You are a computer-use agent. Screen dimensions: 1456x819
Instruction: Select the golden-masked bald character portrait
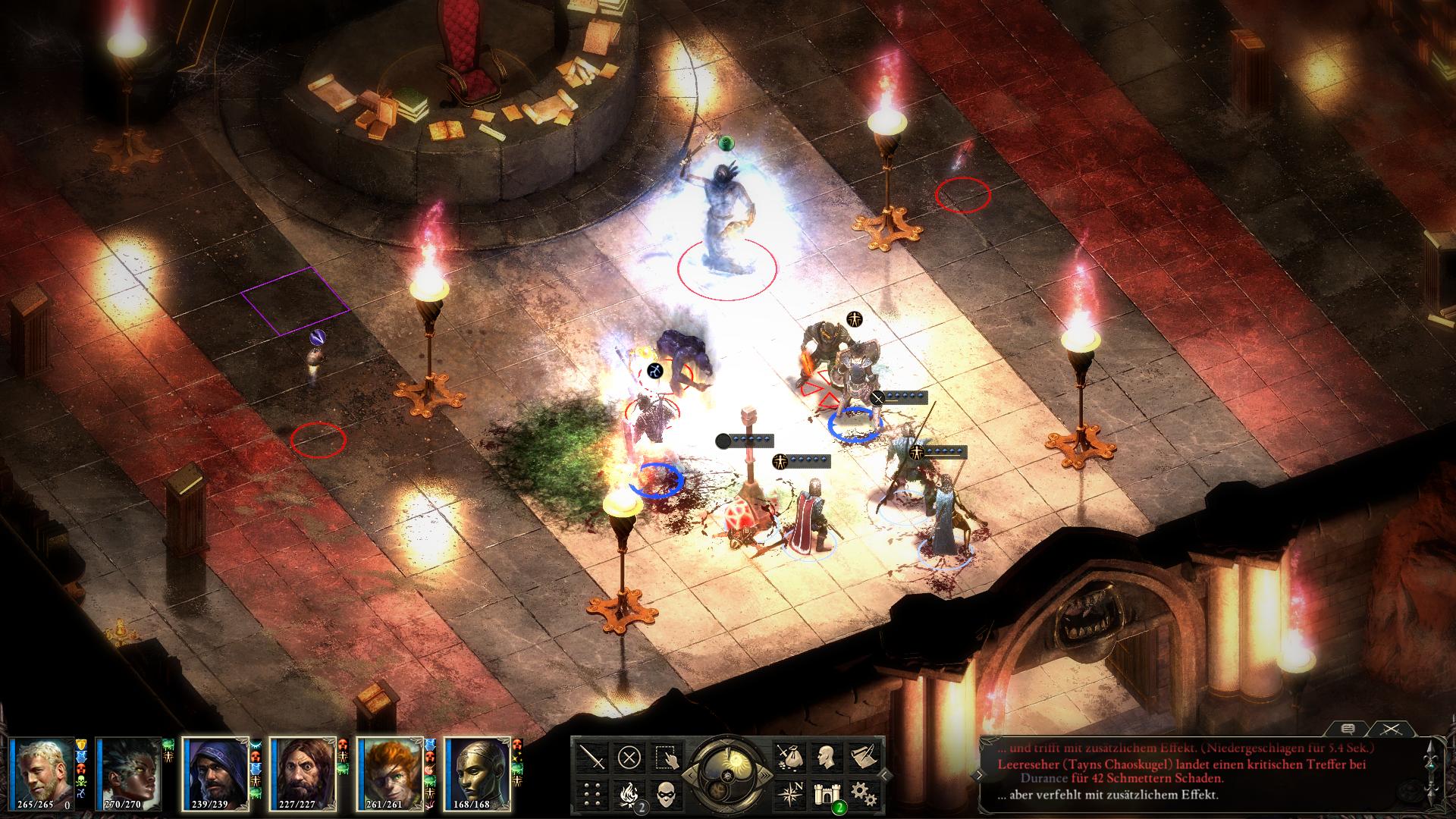pos(476,774)
